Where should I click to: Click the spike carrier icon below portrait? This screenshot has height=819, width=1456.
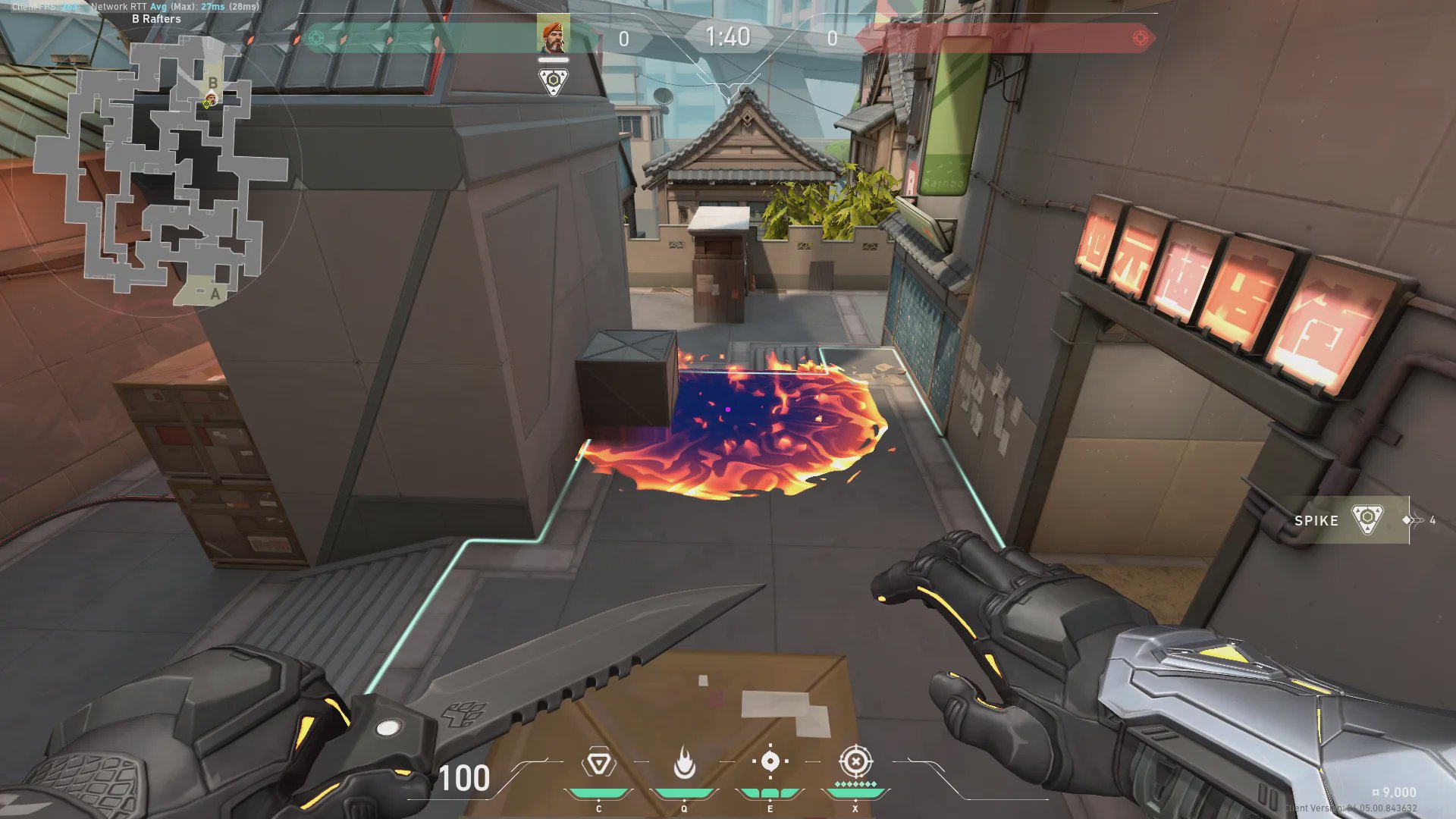553,81
